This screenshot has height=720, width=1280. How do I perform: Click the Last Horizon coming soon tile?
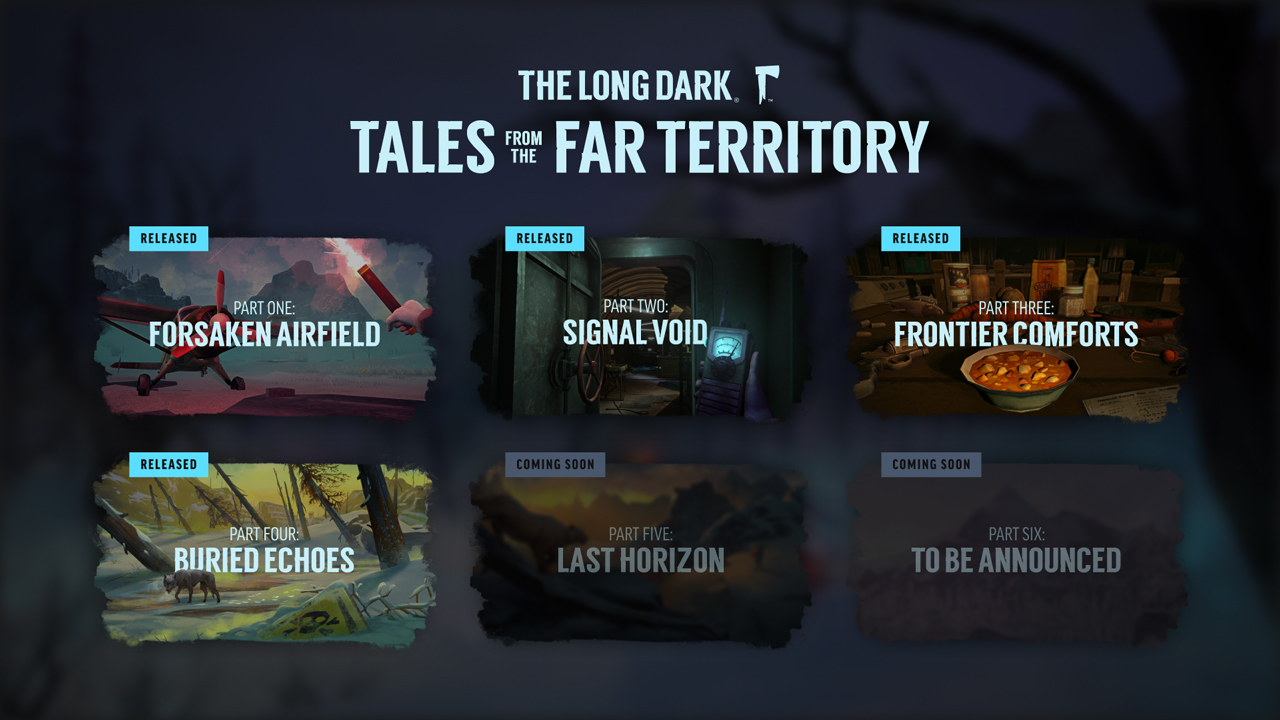(x=640, y=552)
